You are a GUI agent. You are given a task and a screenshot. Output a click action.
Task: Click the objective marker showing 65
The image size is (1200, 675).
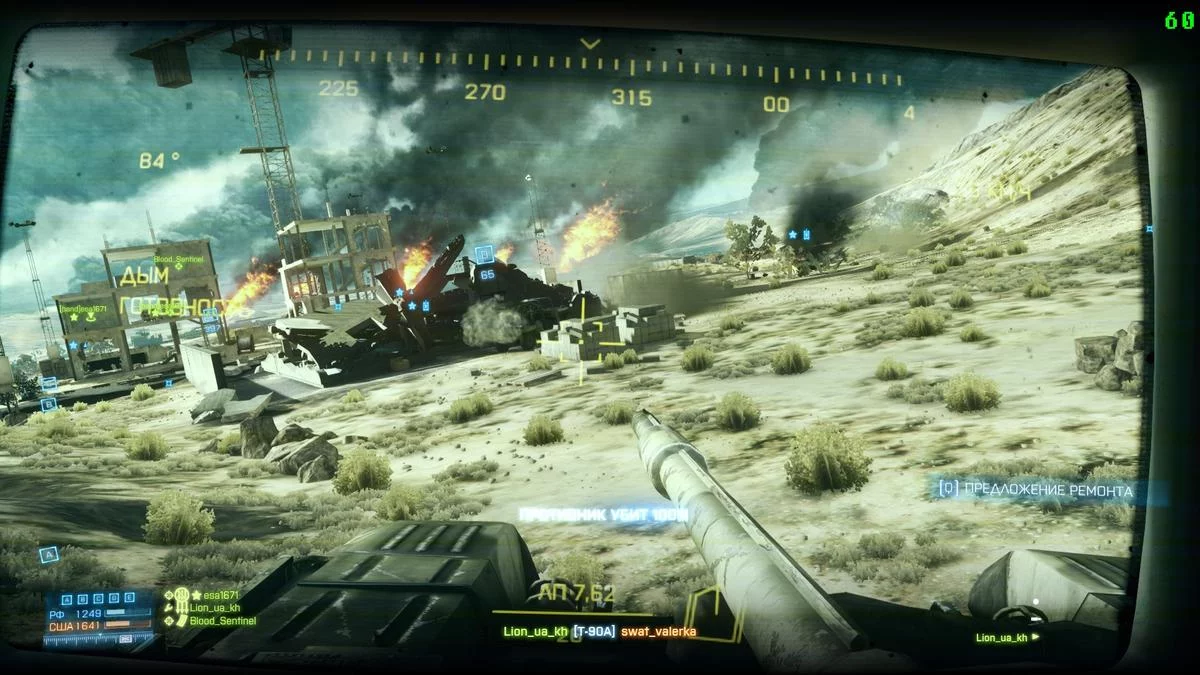coord(486,264)
